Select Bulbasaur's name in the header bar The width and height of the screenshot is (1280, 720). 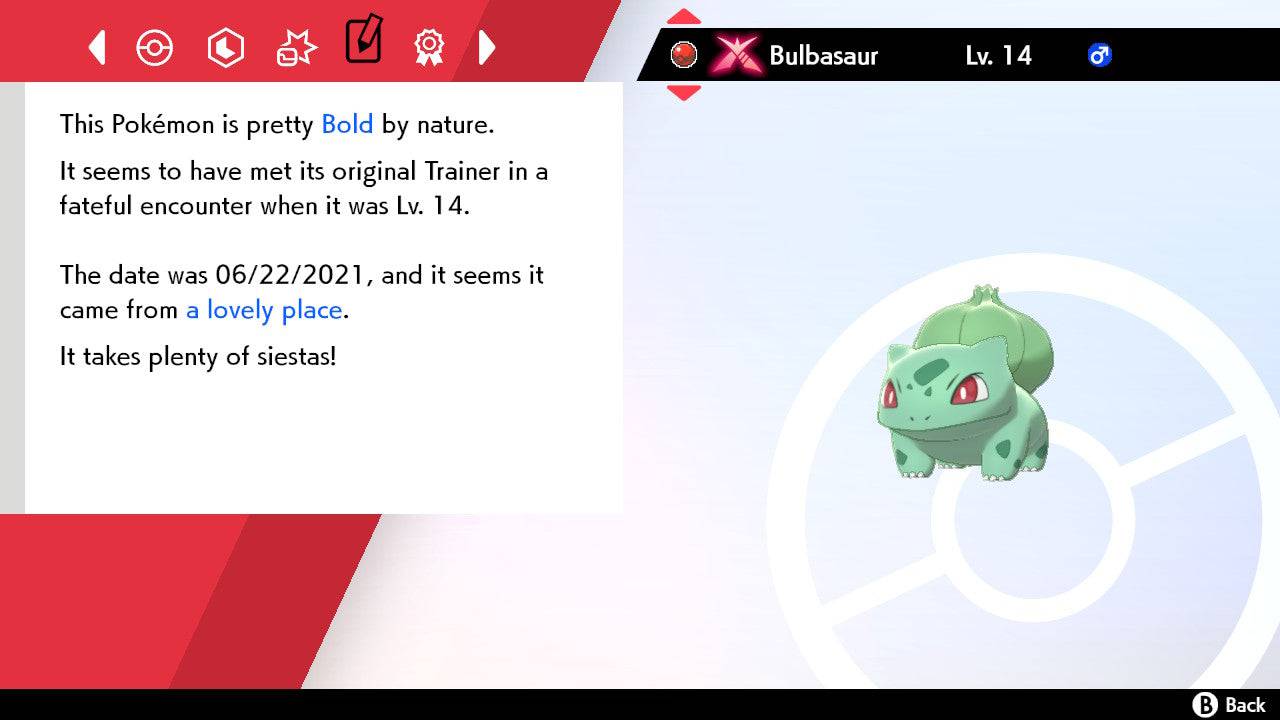[823, 56]
